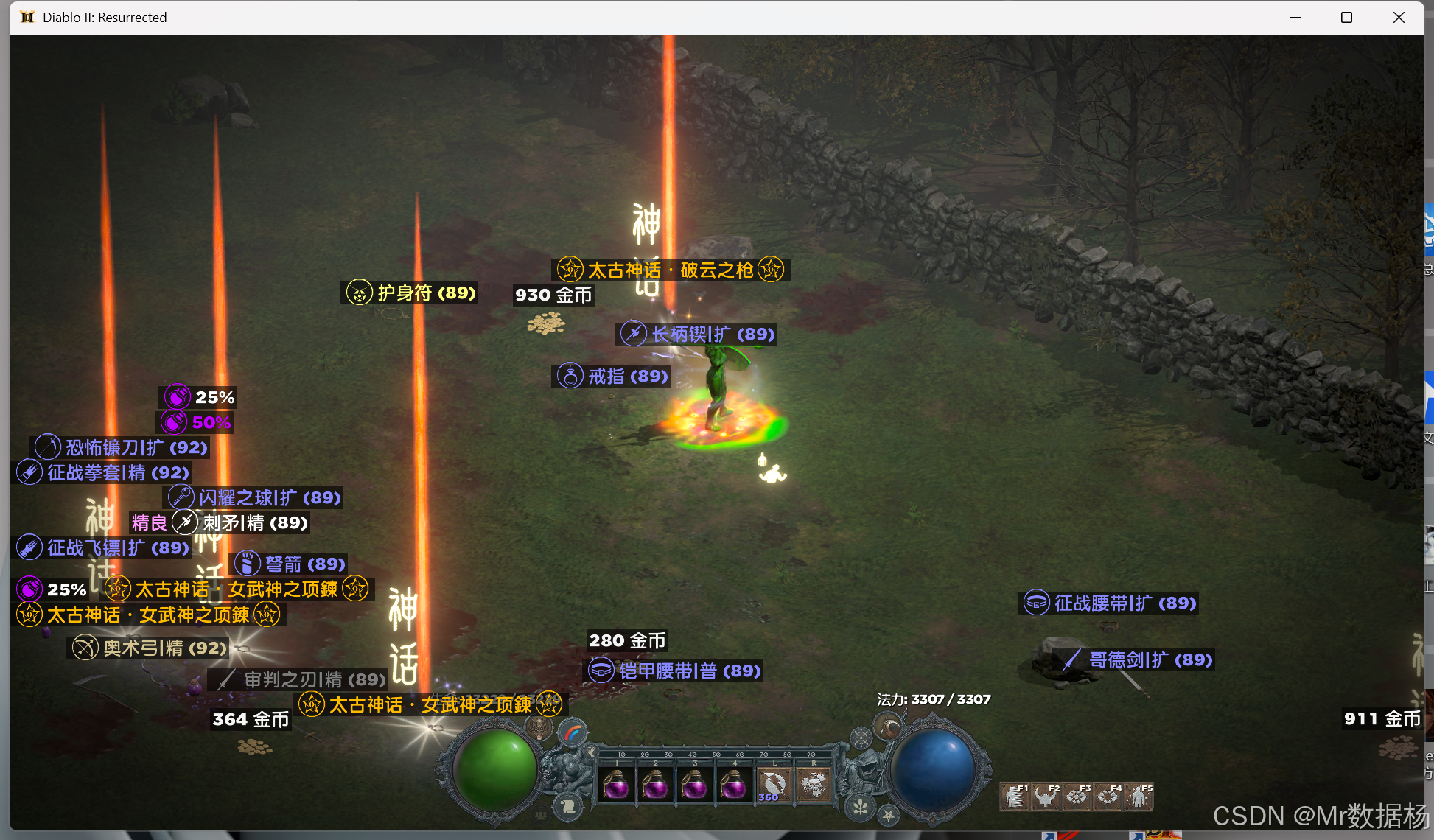The width and height of the screenshot is (1434, 840).
Task: Activate the F5 hotkey skill icon
Action: pos(1139,797)
